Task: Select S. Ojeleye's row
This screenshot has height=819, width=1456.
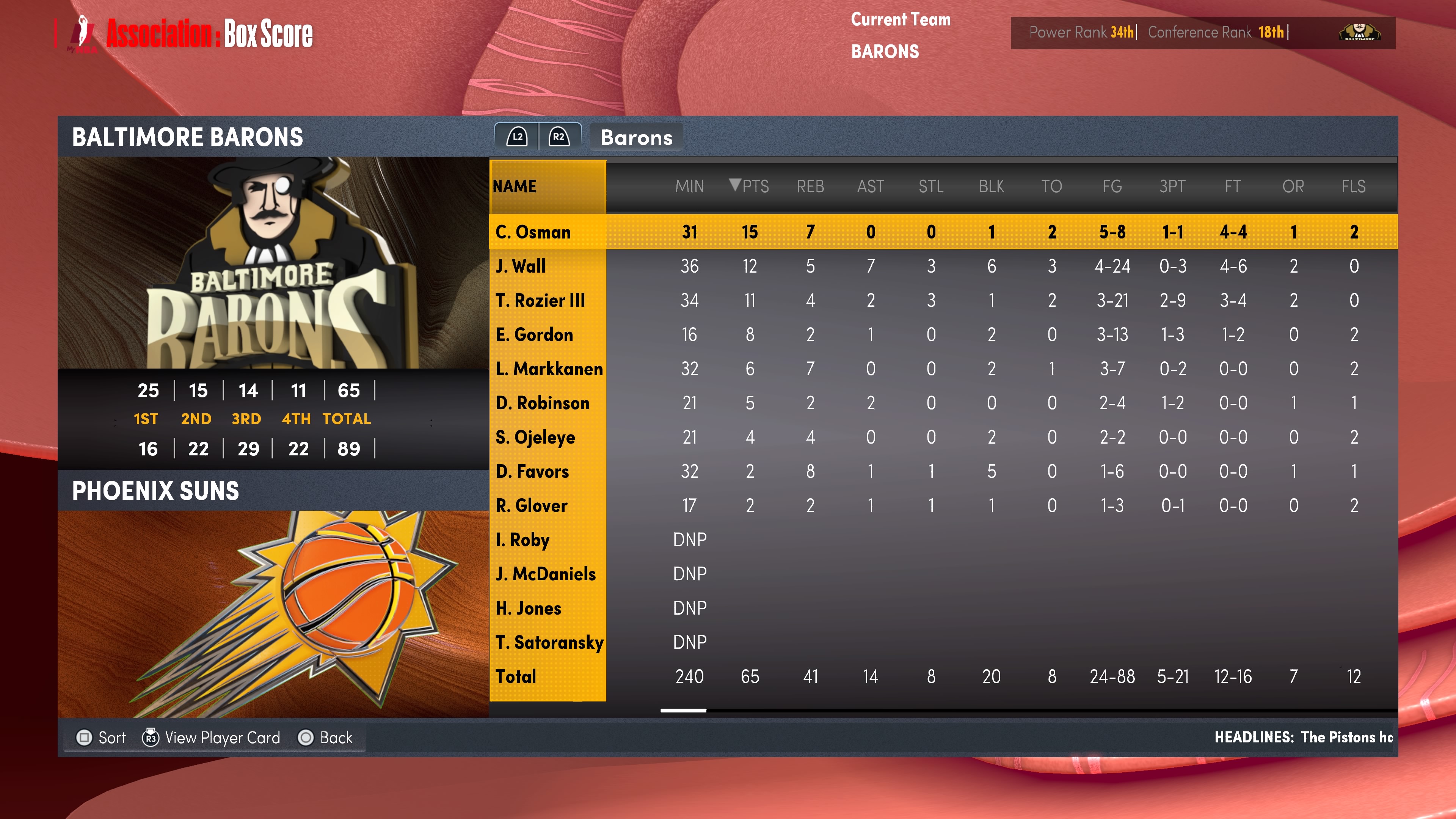Action: [535, 437]
